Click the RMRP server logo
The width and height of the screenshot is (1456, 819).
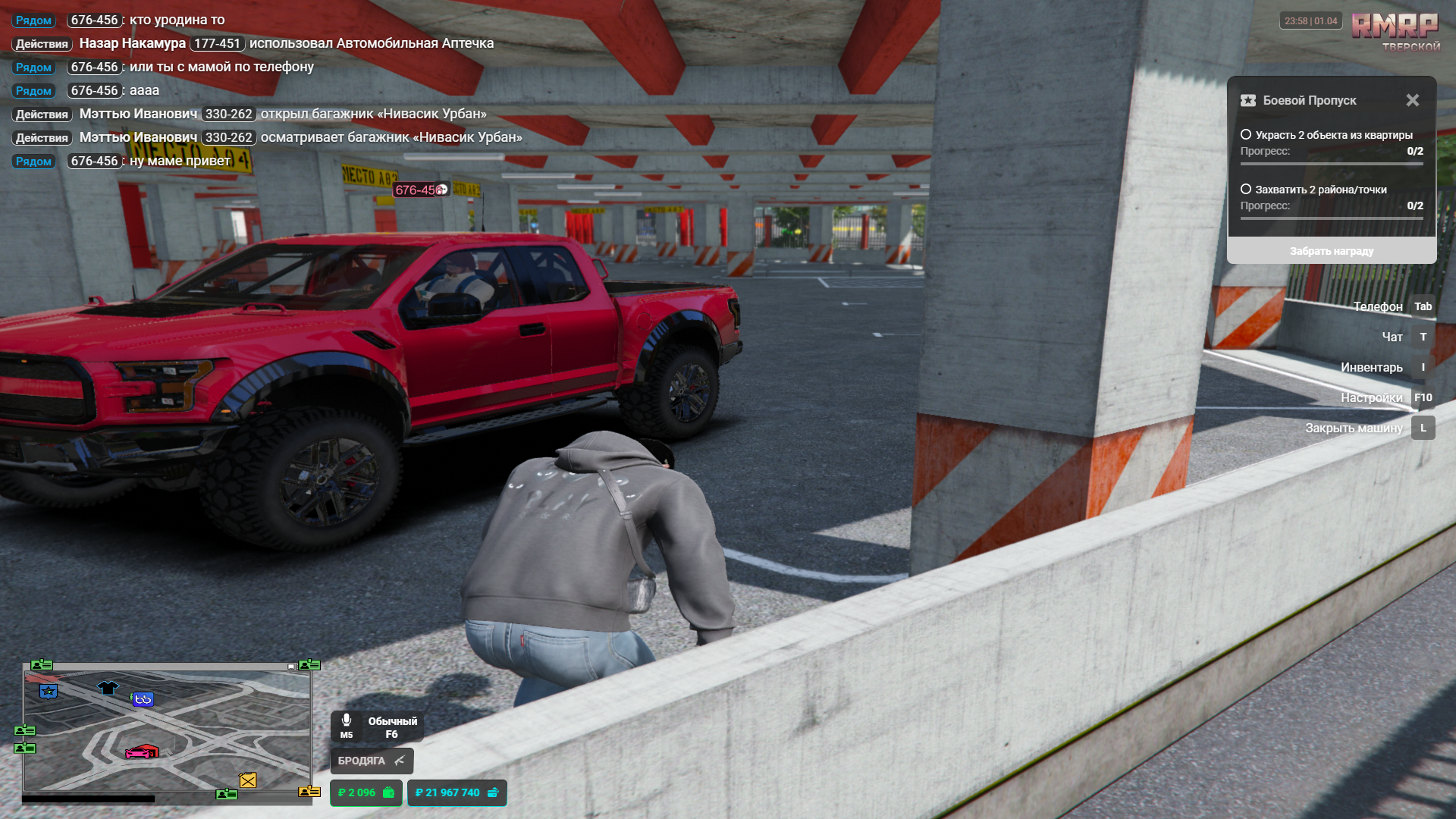point(1395,27)
